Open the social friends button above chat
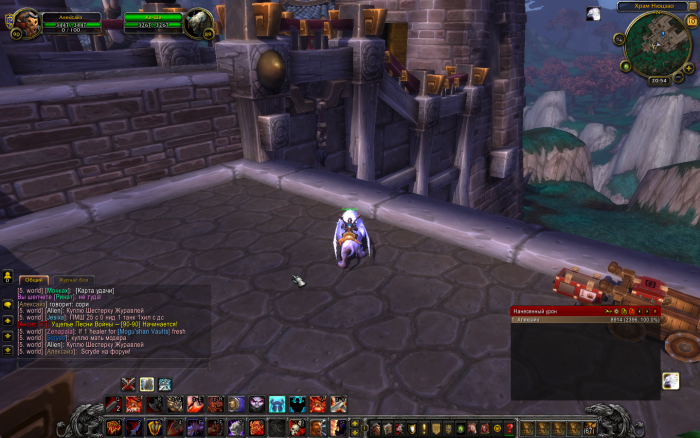 [7, 278]
